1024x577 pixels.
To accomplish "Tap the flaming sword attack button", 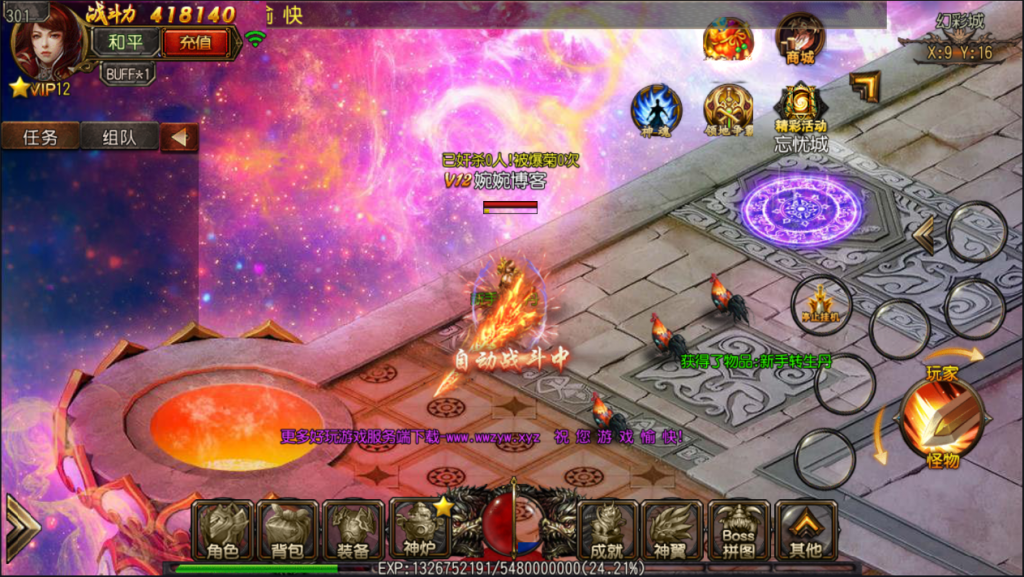I will (940, 417).
